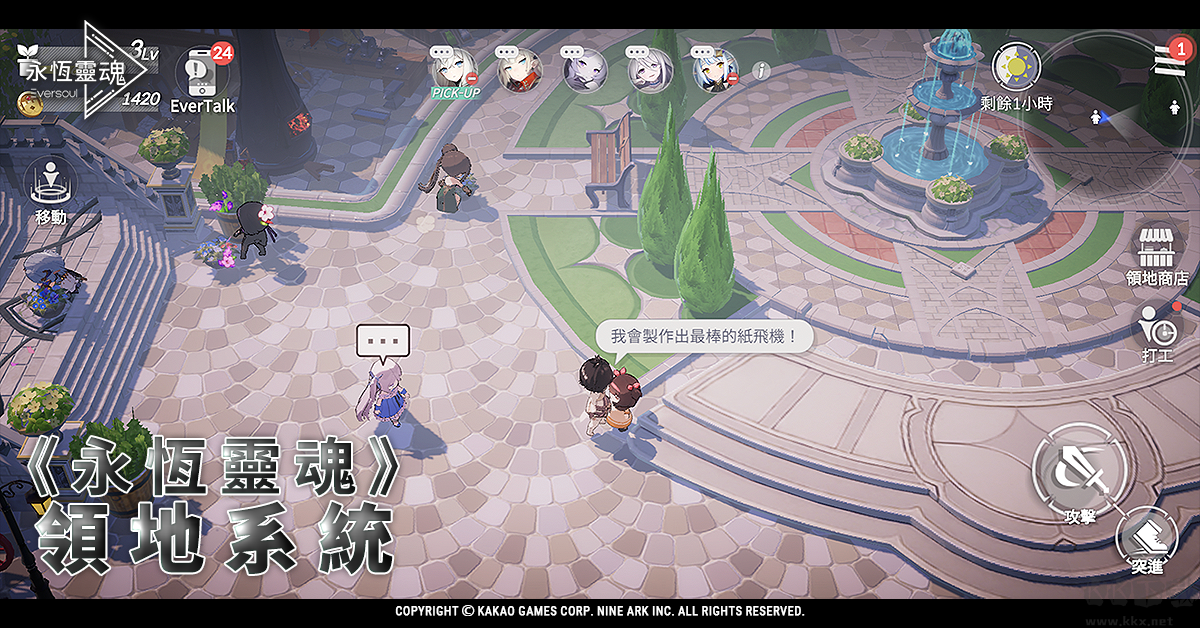Select the blue-haired crowned elf portrait
The image size is (1200, 628).
click(x=715, y=70)
